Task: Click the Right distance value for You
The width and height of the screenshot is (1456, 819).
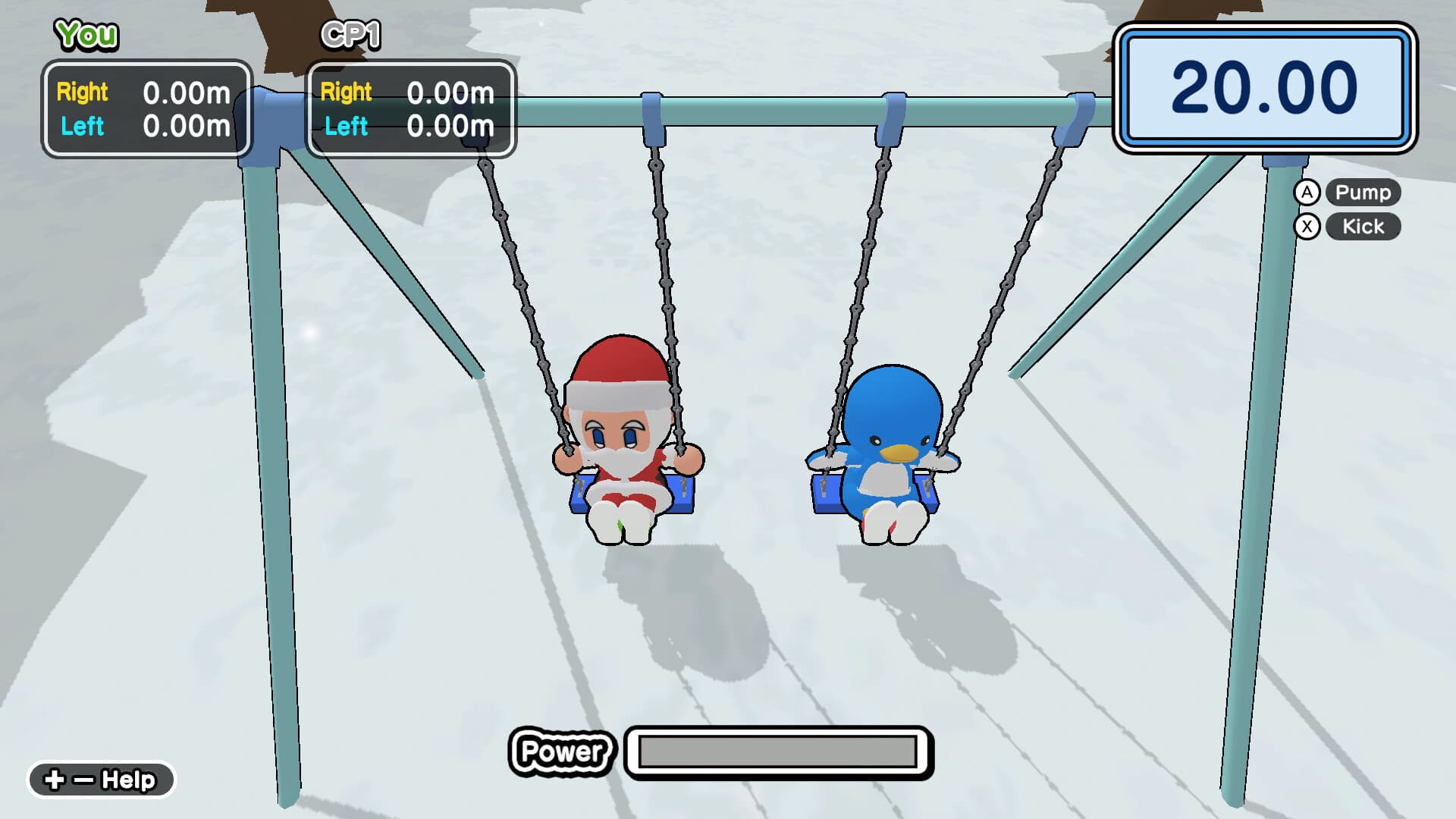Action: (185, 93)
